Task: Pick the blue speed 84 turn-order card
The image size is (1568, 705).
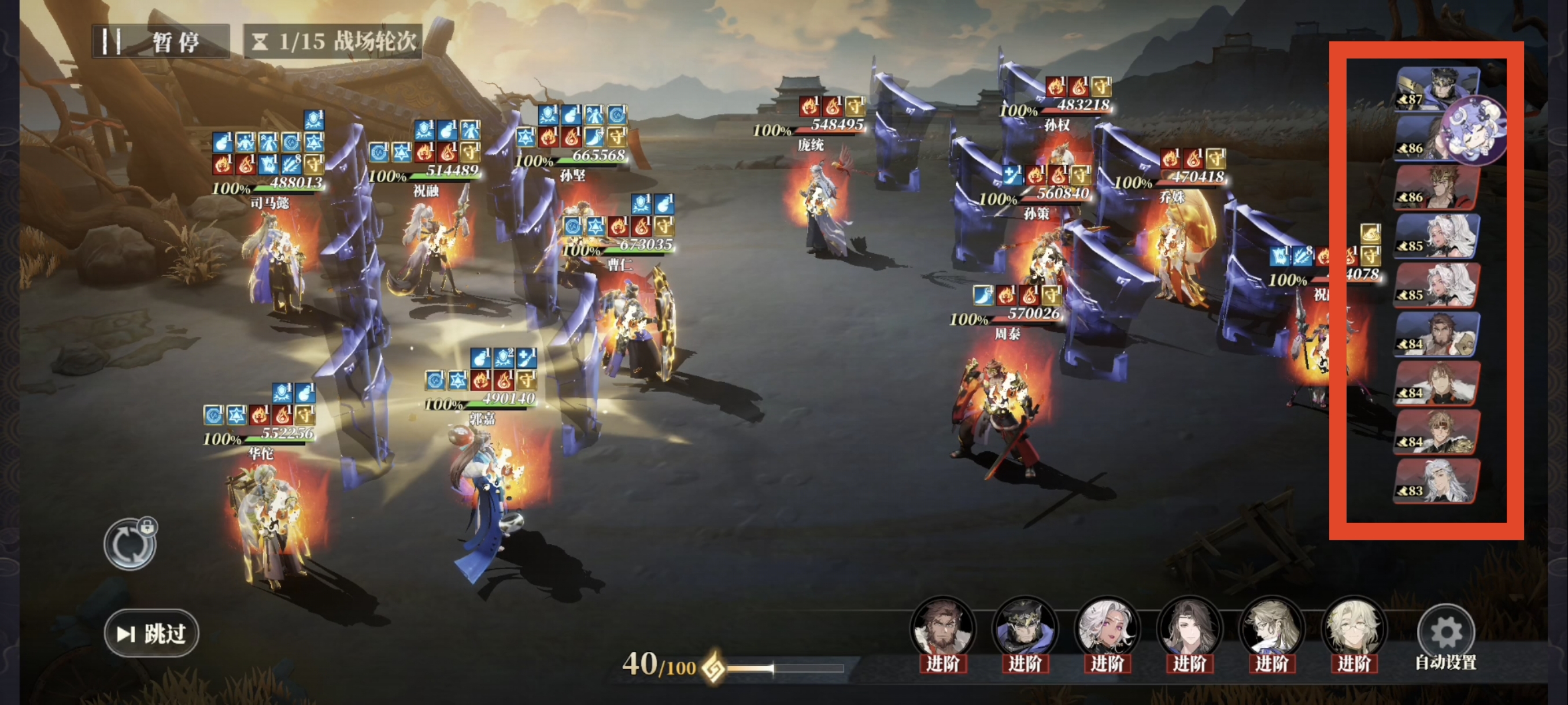Action: 1437,334
